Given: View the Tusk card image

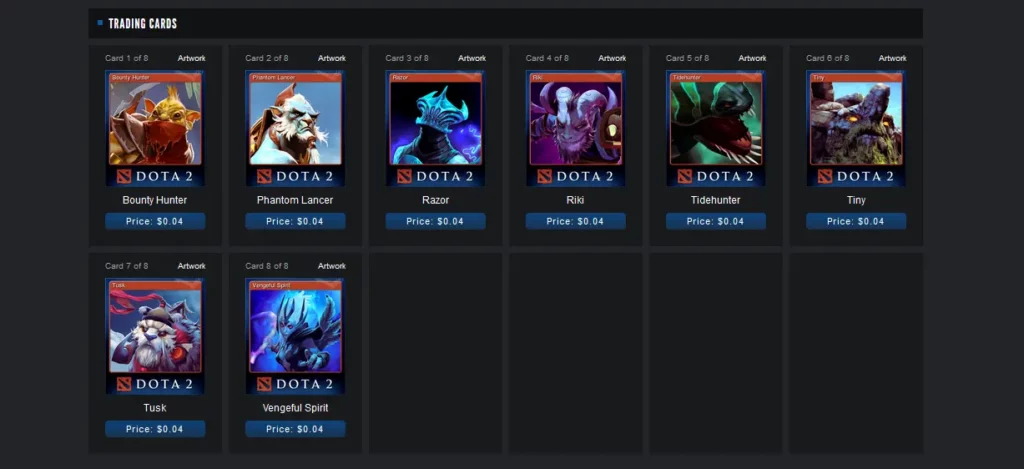Looking at the screenshot, I should [155, 335].
